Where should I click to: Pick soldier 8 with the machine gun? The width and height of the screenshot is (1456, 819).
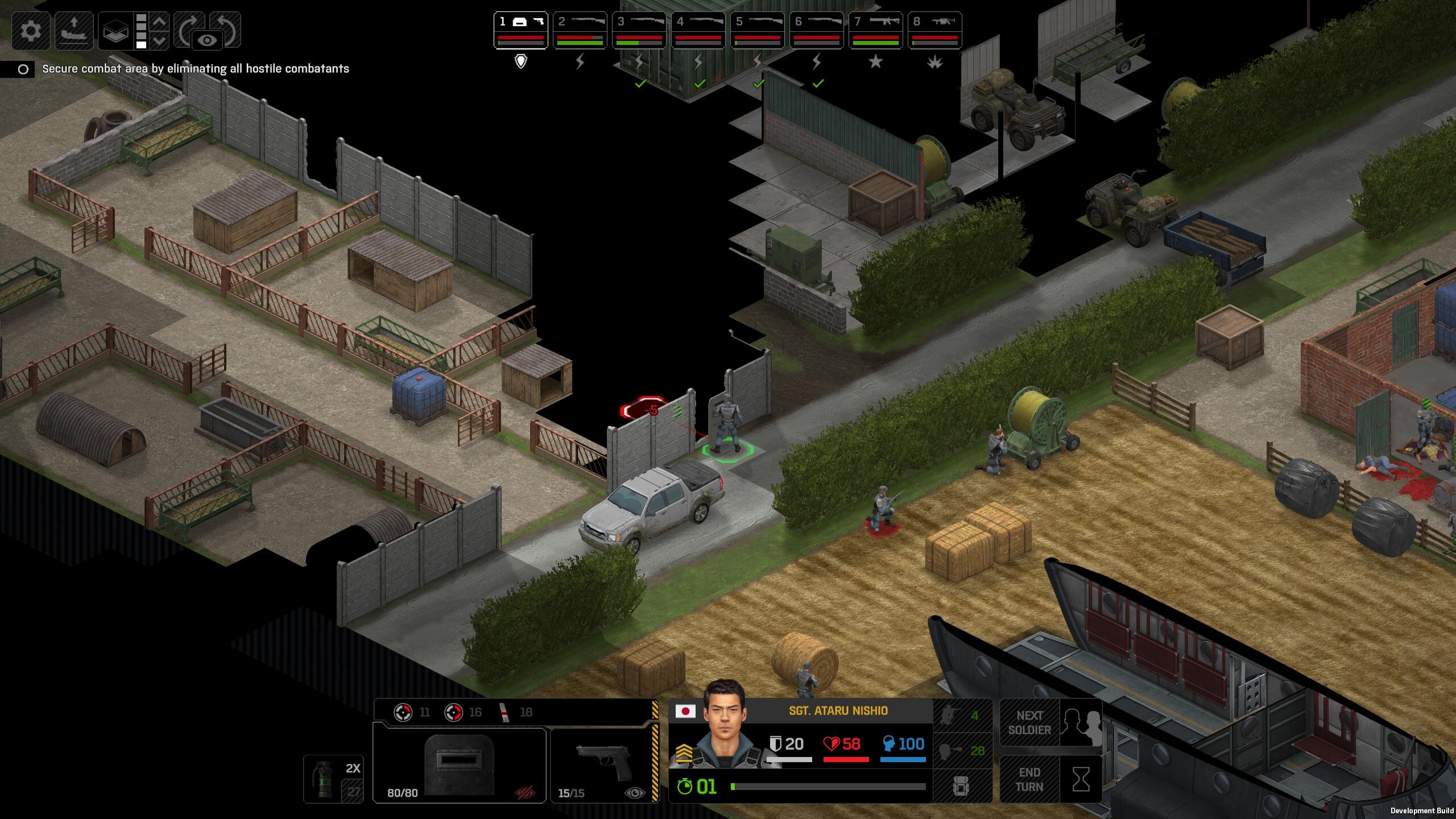coord(934,30)
